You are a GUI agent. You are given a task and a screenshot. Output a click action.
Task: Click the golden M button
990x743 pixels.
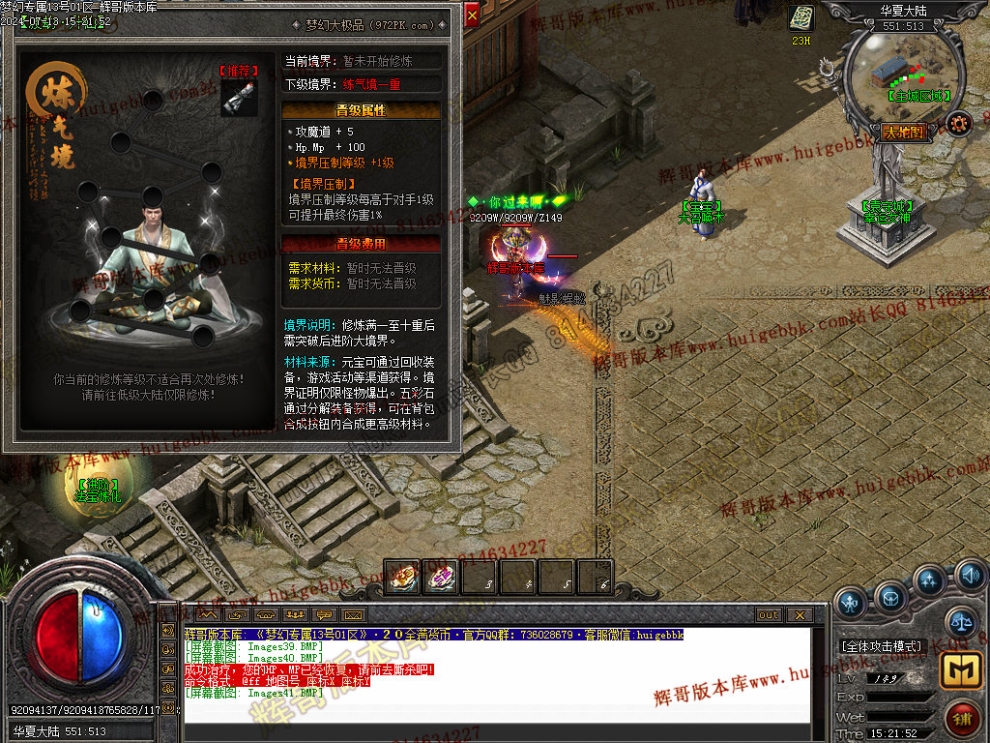pos(959,672)
